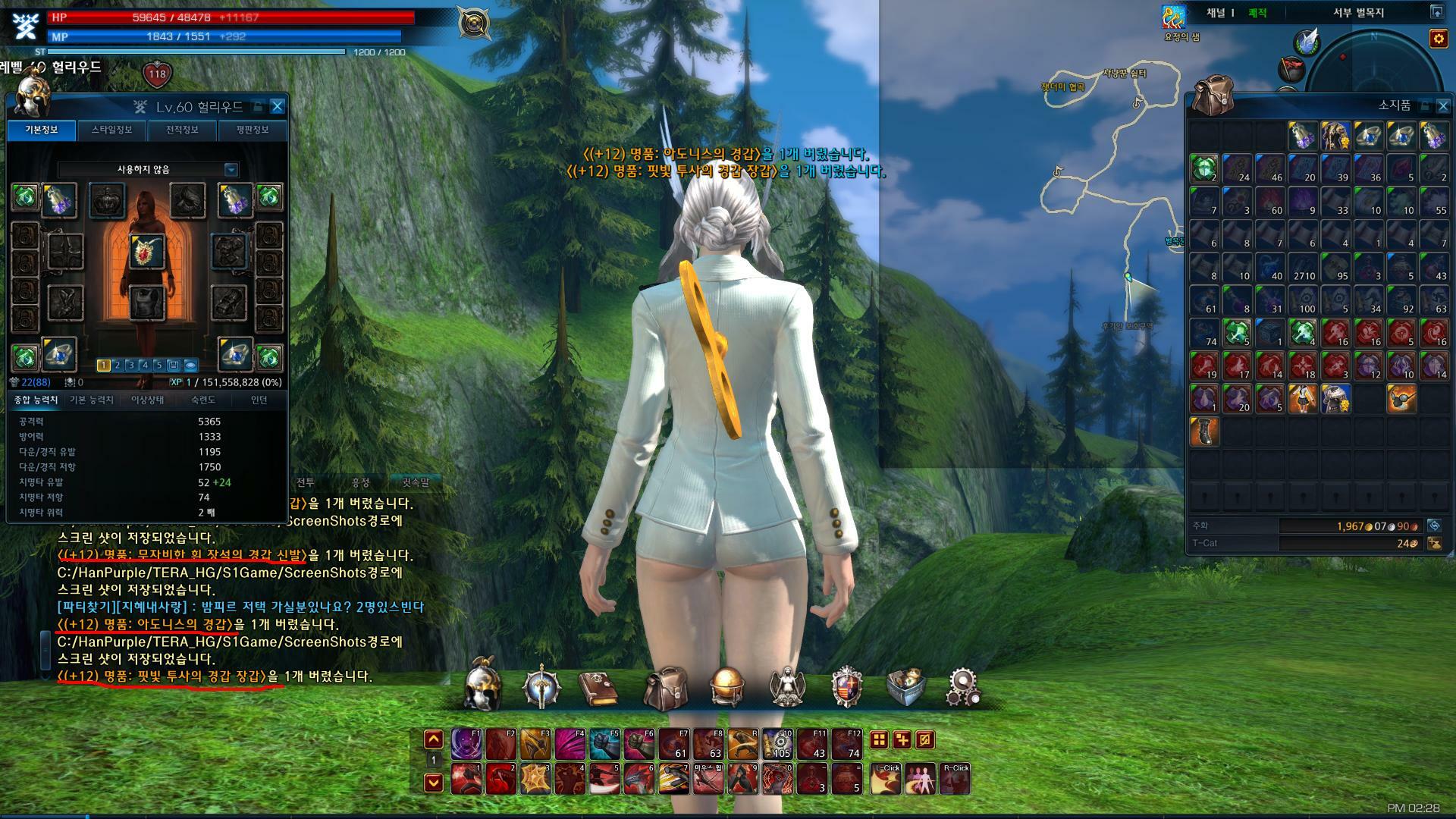
Task: Click the orange gear button by minimap
Action: point(1438,39)
